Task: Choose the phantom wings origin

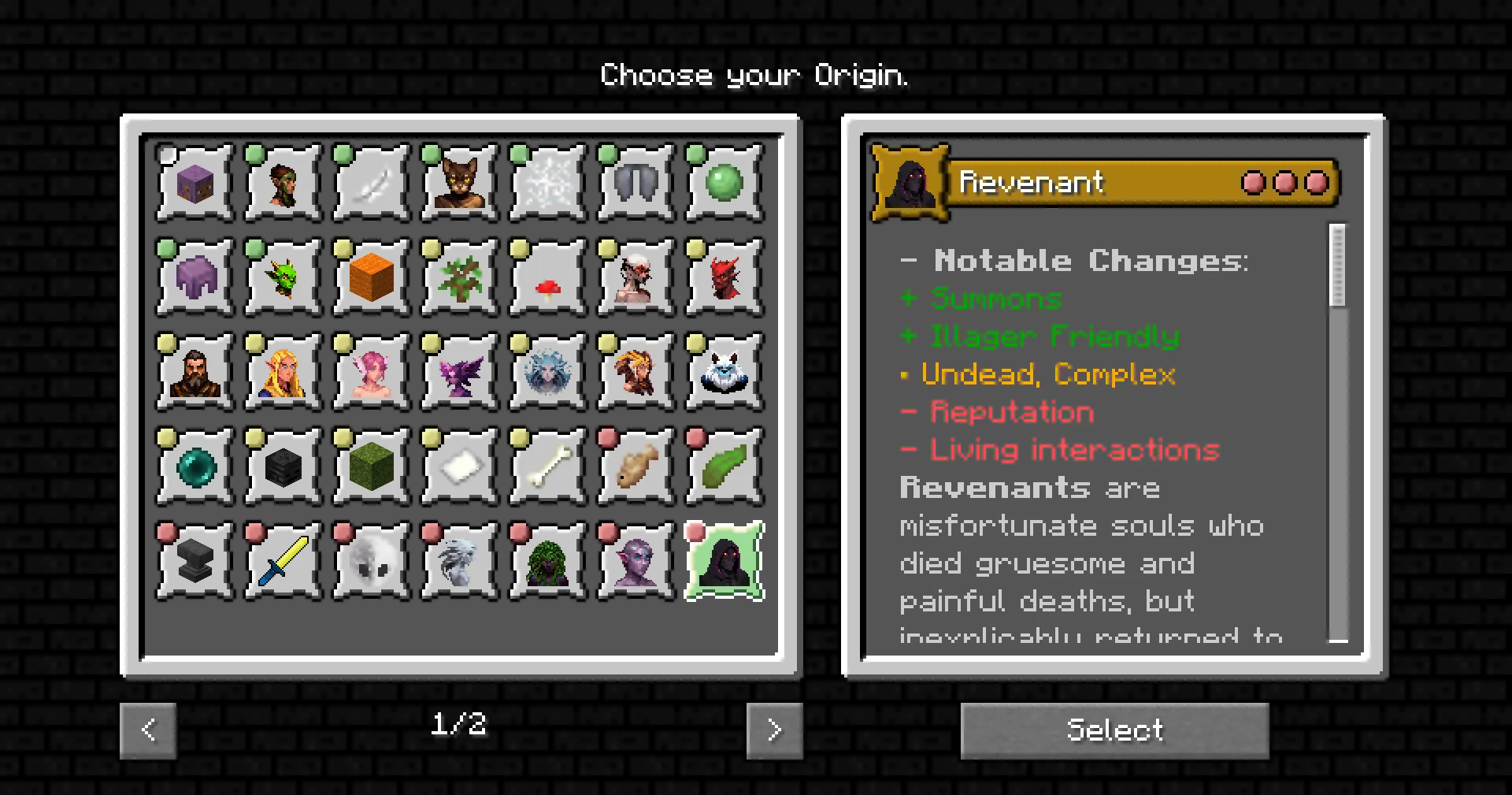Action: 635,183
